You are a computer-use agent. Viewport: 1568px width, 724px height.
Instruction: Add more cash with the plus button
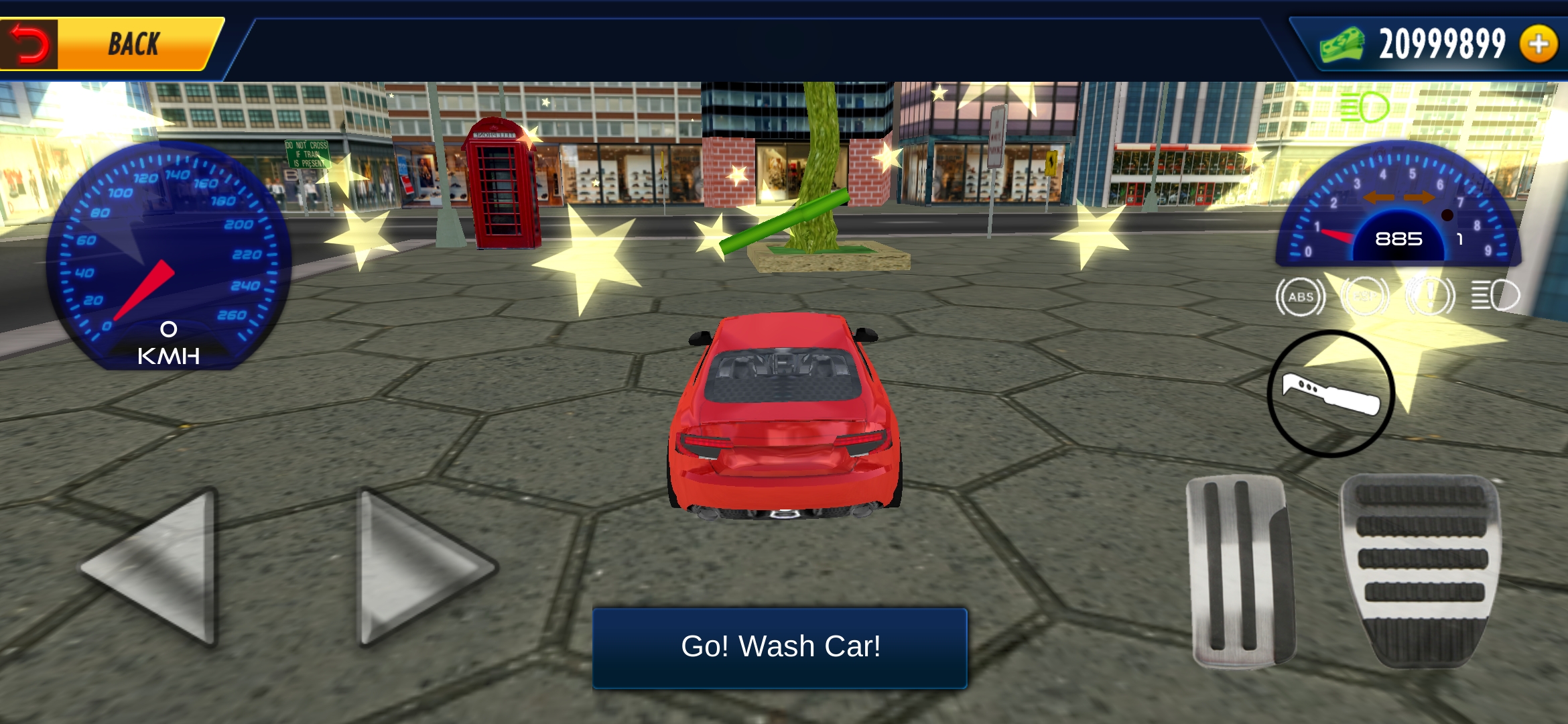coord(1539,44)
